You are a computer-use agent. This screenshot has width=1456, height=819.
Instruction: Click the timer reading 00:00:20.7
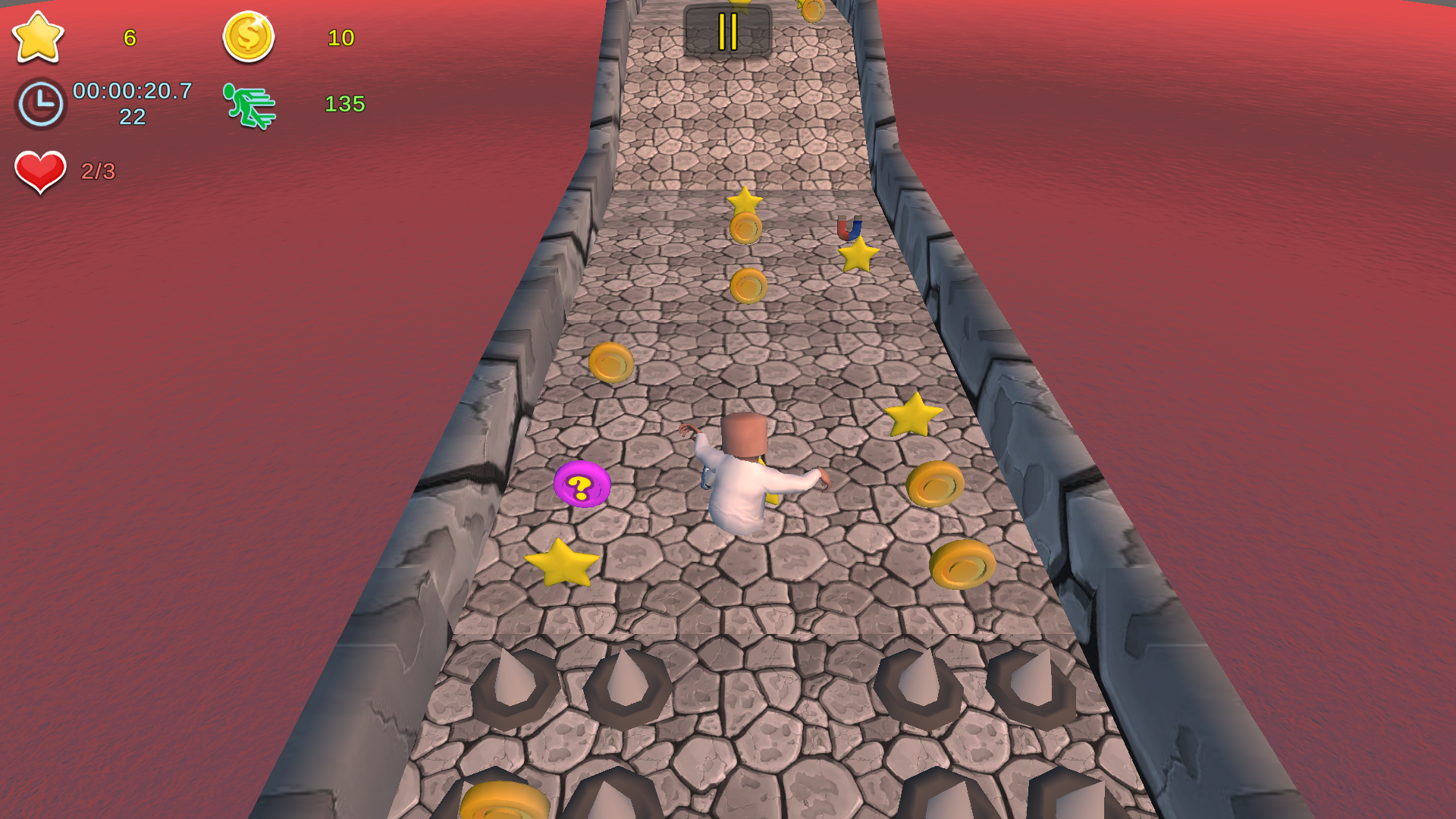coord(130,95)
